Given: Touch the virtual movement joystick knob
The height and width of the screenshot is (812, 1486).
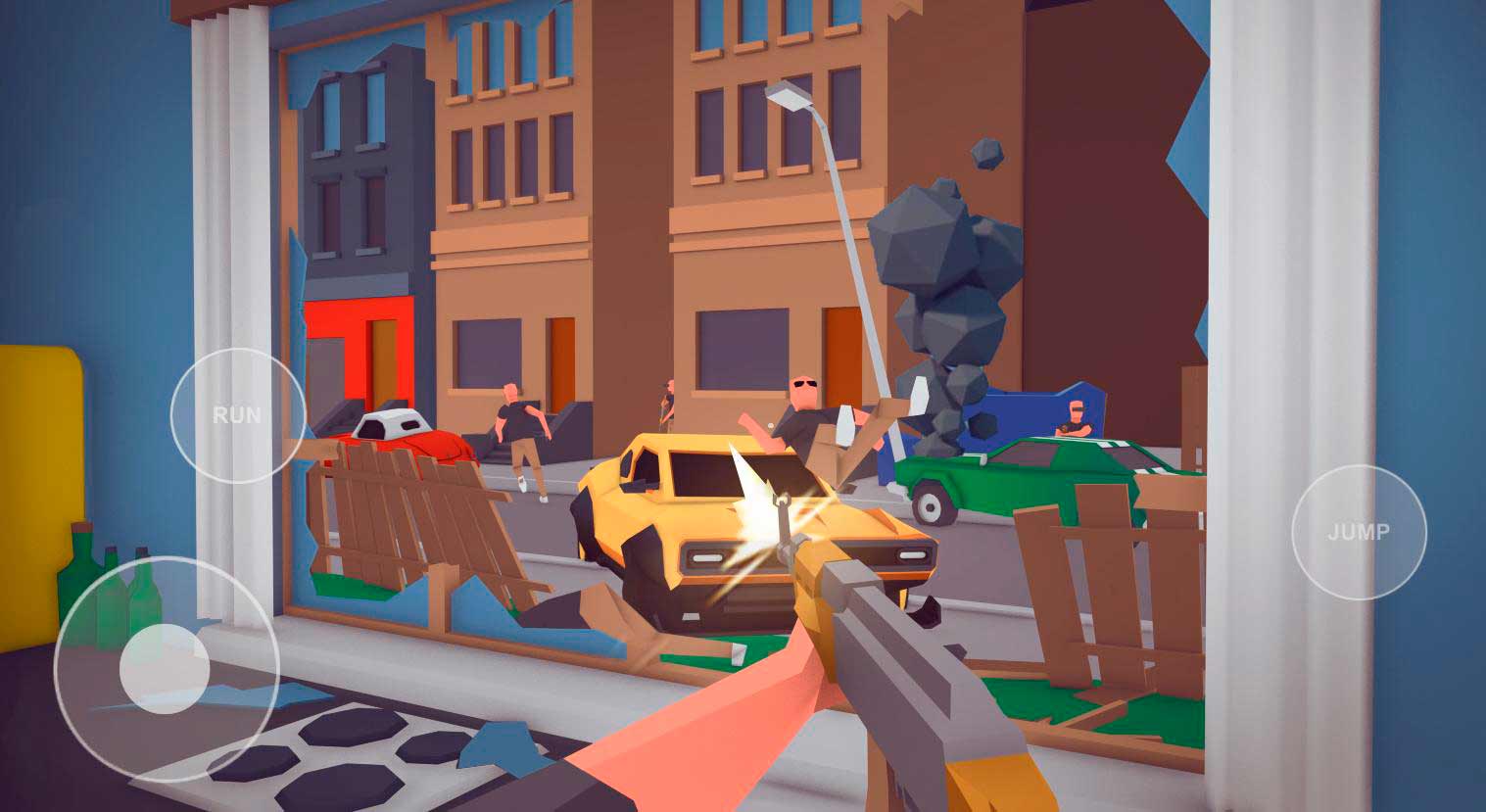Looking at the screenshot, I should point(164,668).
